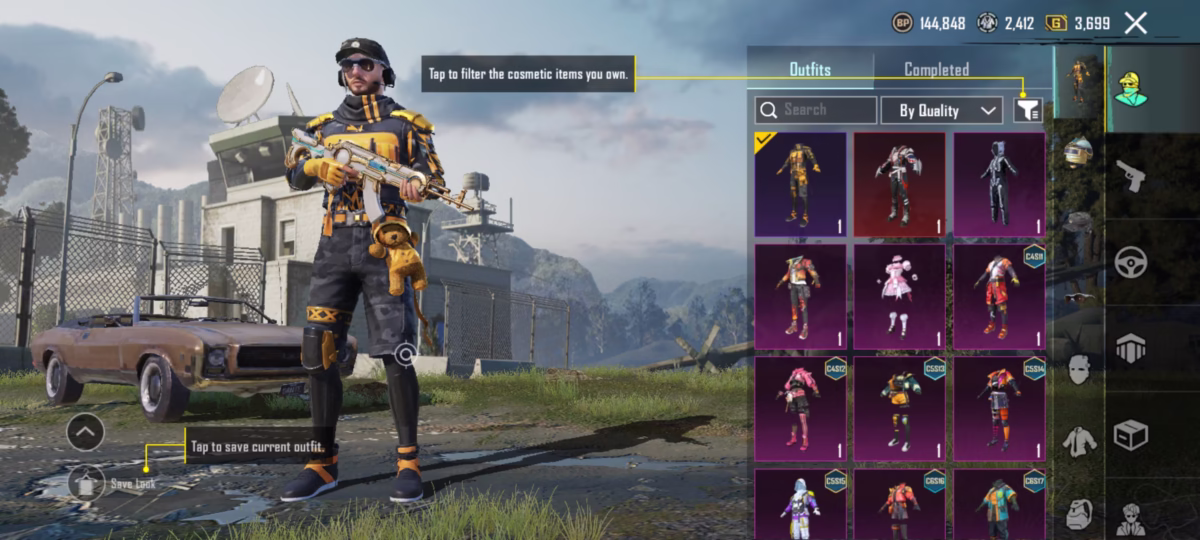
Task: Select the equipped yellow and black outfit
Action: coord(800,184)
